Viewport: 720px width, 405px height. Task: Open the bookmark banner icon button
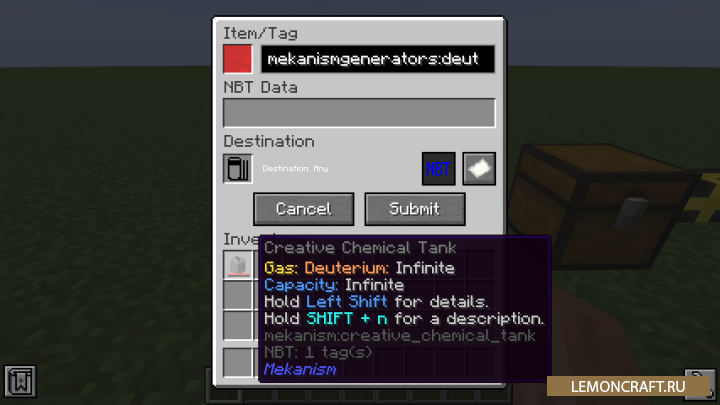pos(18,381)
